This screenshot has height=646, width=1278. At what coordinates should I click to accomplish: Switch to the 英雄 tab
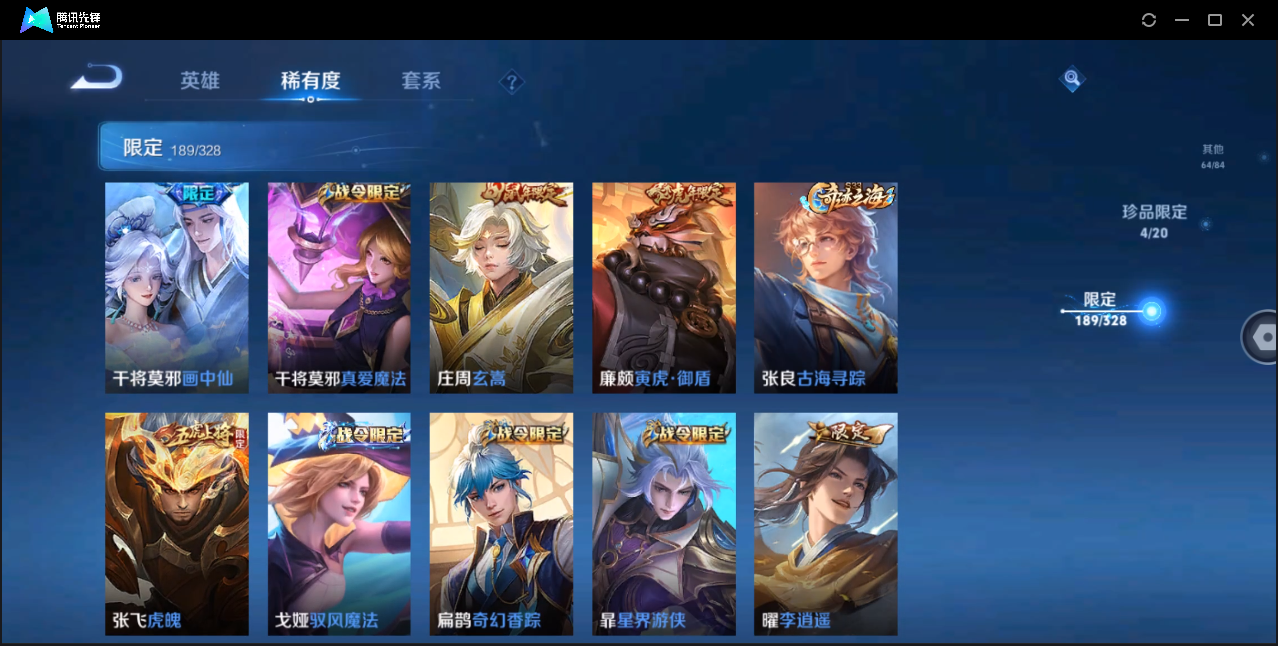point(200,81)
